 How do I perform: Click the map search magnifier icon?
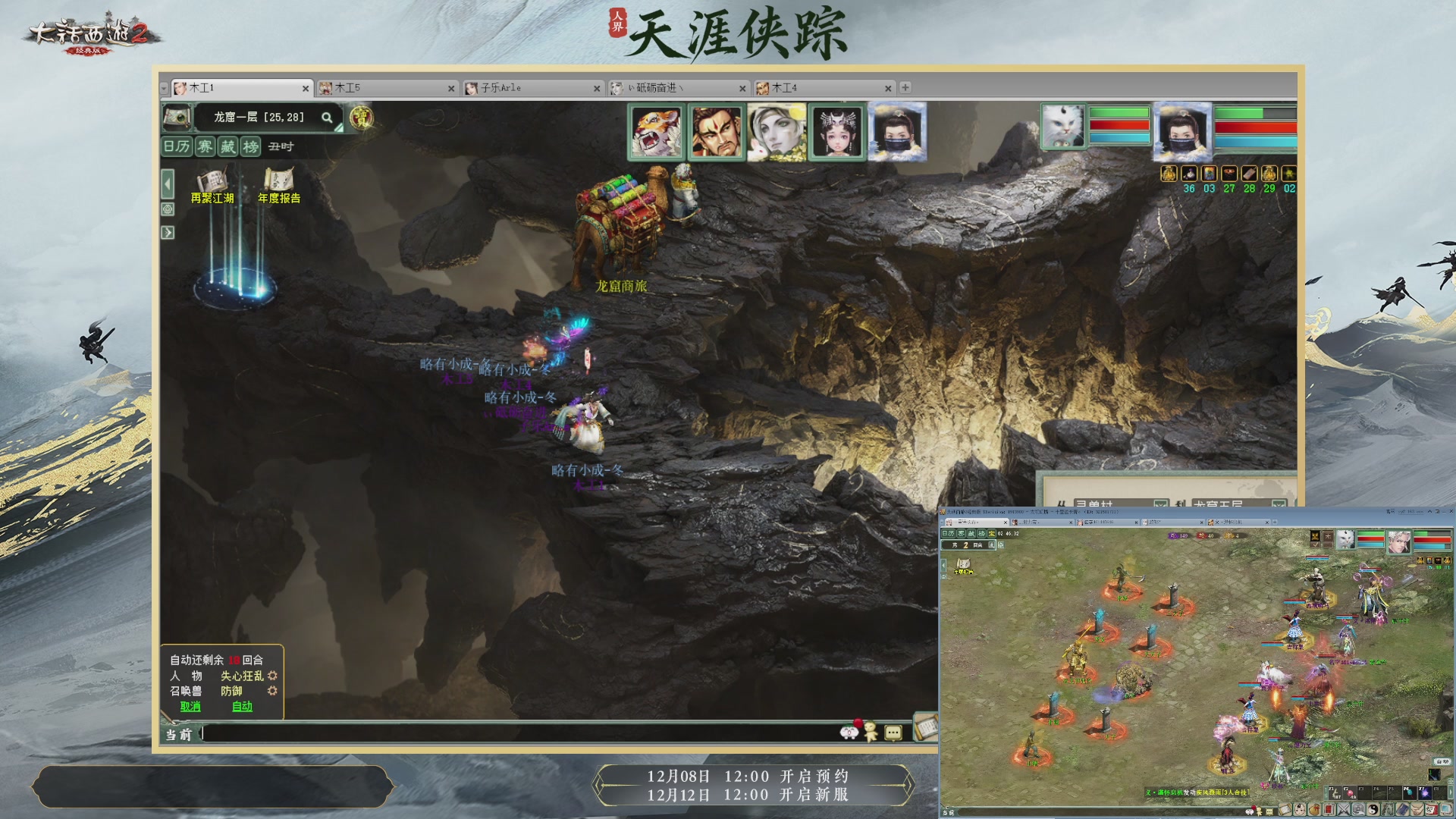[326, 118]
